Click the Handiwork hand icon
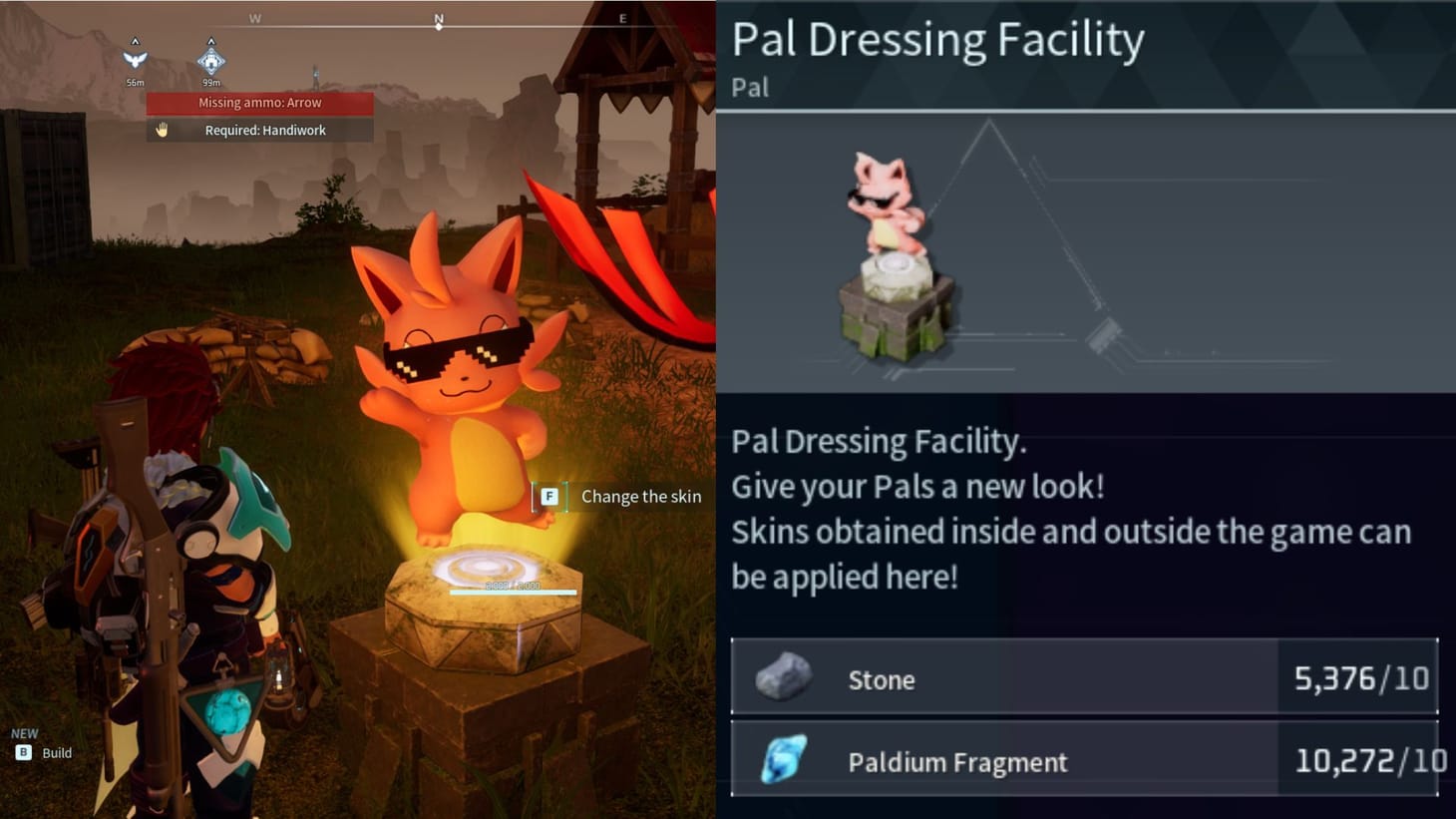 160,130
